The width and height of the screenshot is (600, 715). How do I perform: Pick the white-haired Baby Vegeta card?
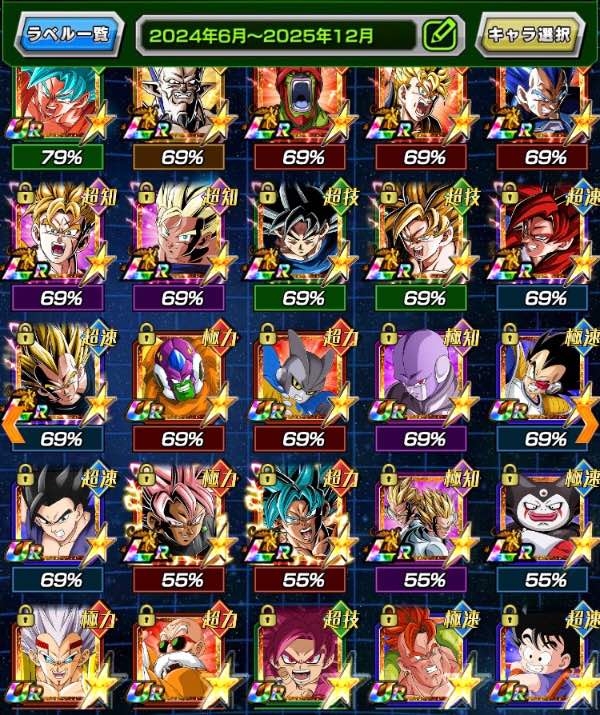[x=59, y=660]
